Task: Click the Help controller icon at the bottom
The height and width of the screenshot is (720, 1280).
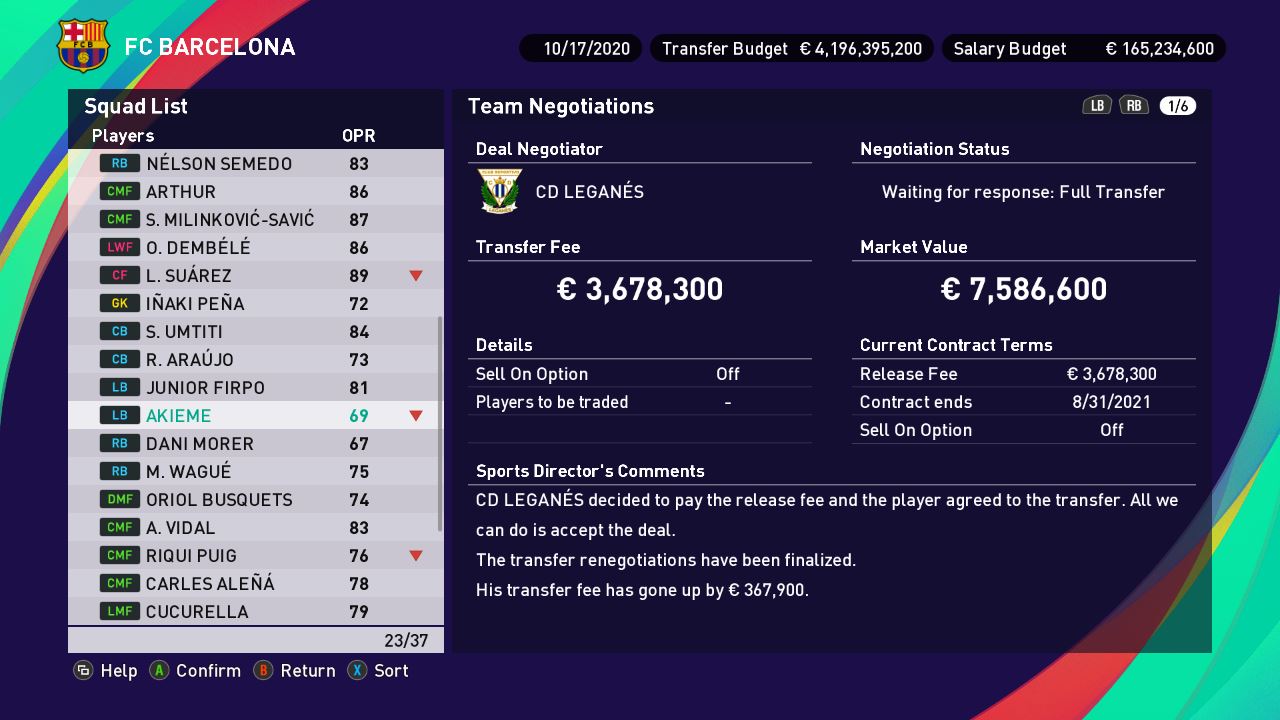Action: (82, 671)
